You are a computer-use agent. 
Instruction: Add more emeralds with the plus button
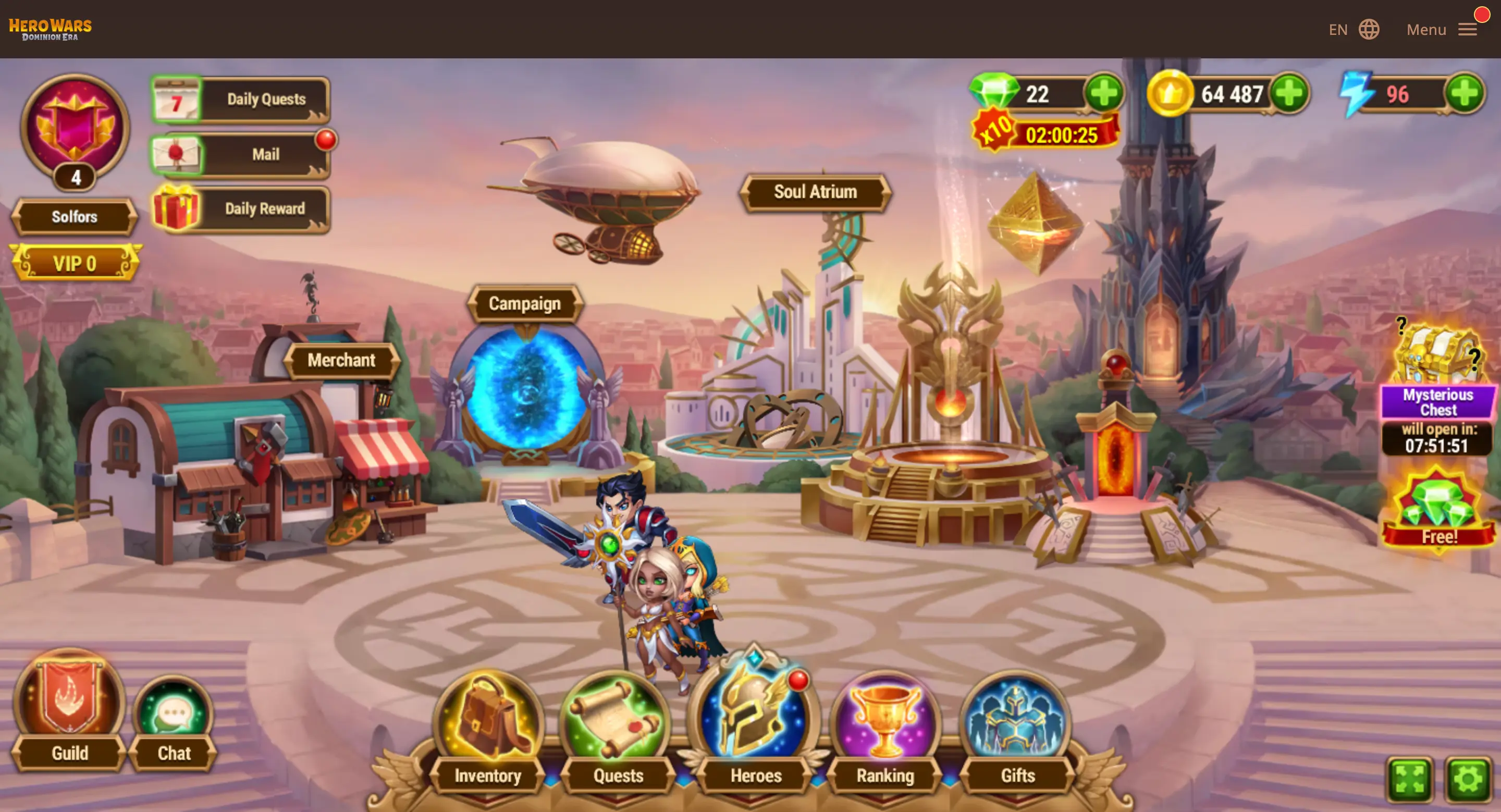tap(1104, 93)
